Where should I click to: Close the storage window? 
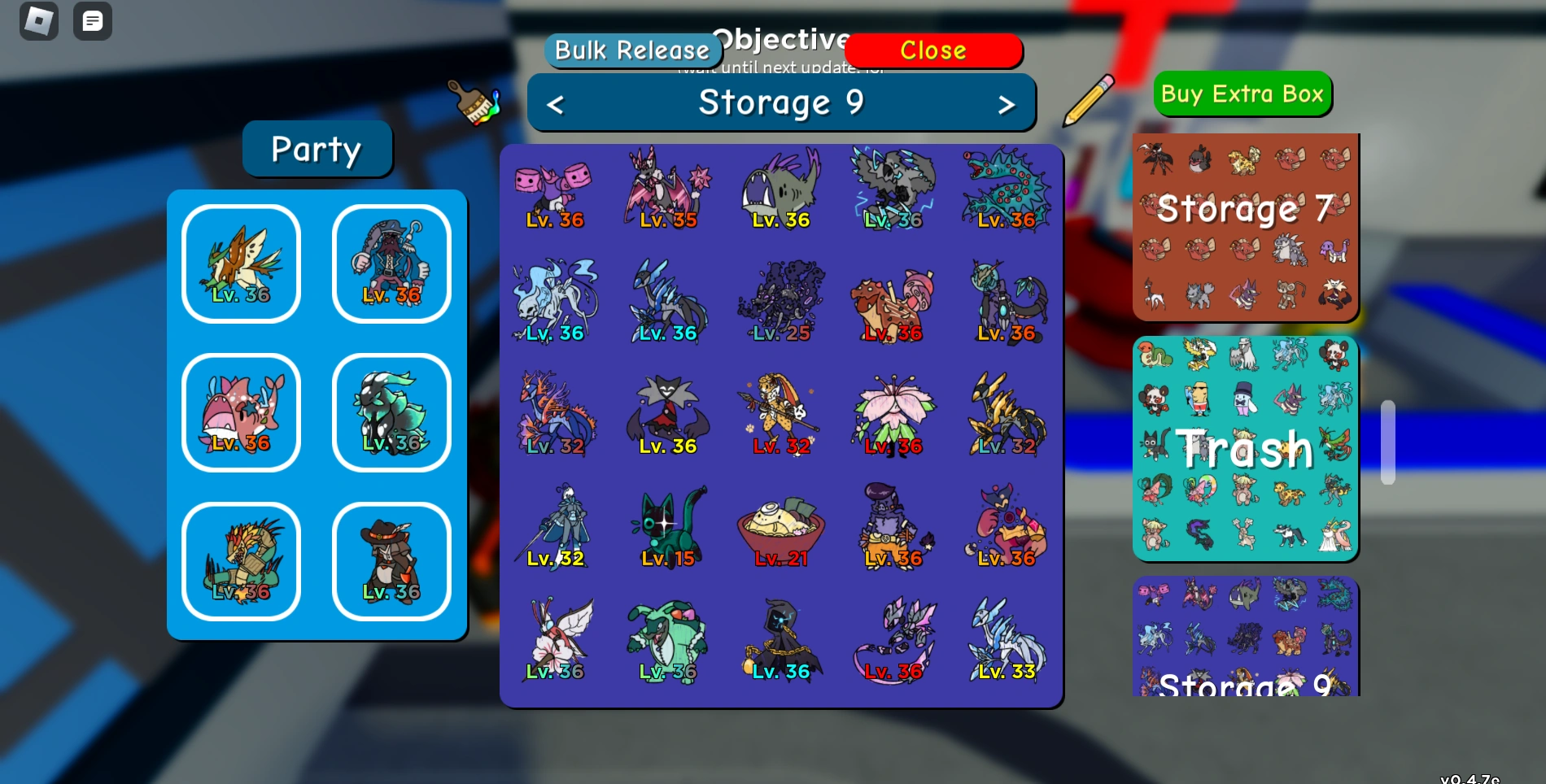pyautogui.click(x=932, y=50)
